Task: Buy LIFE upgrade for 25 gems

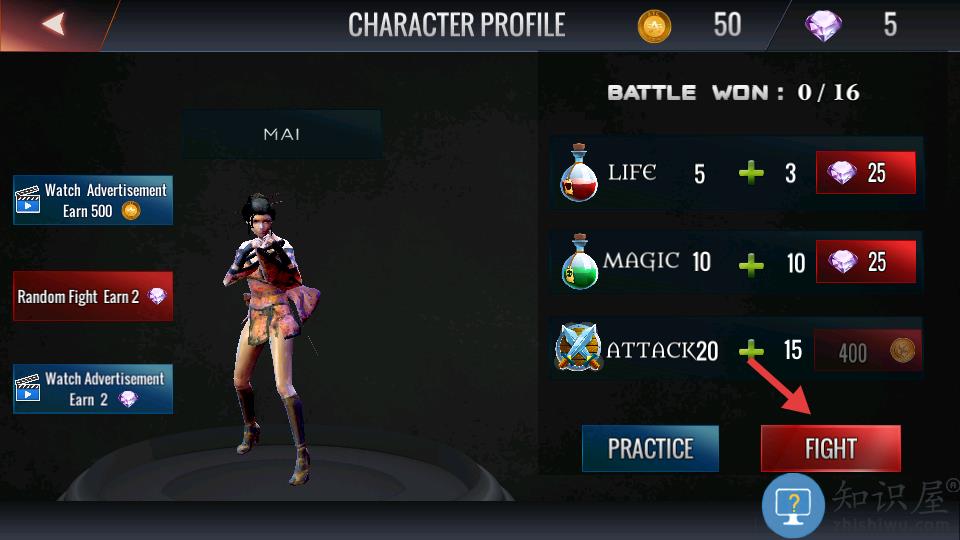Action: tap(866, 173)
